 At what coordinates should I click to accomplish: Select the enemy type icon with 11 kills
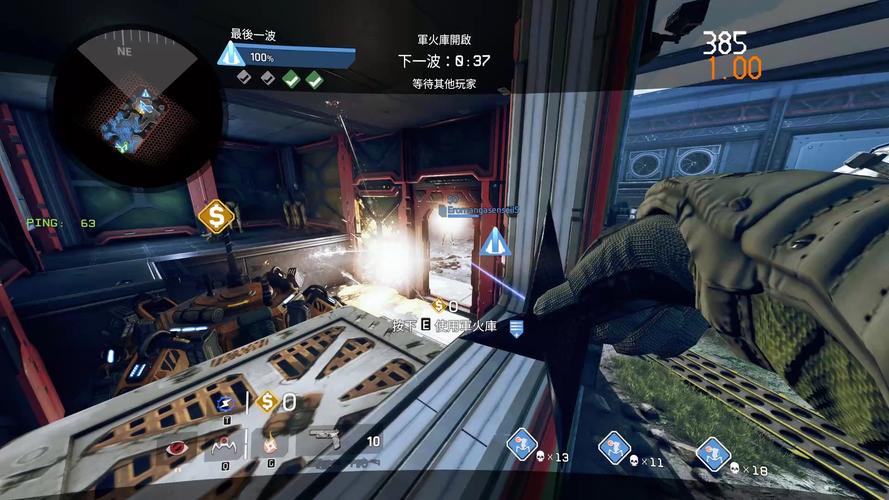[614, 447]
